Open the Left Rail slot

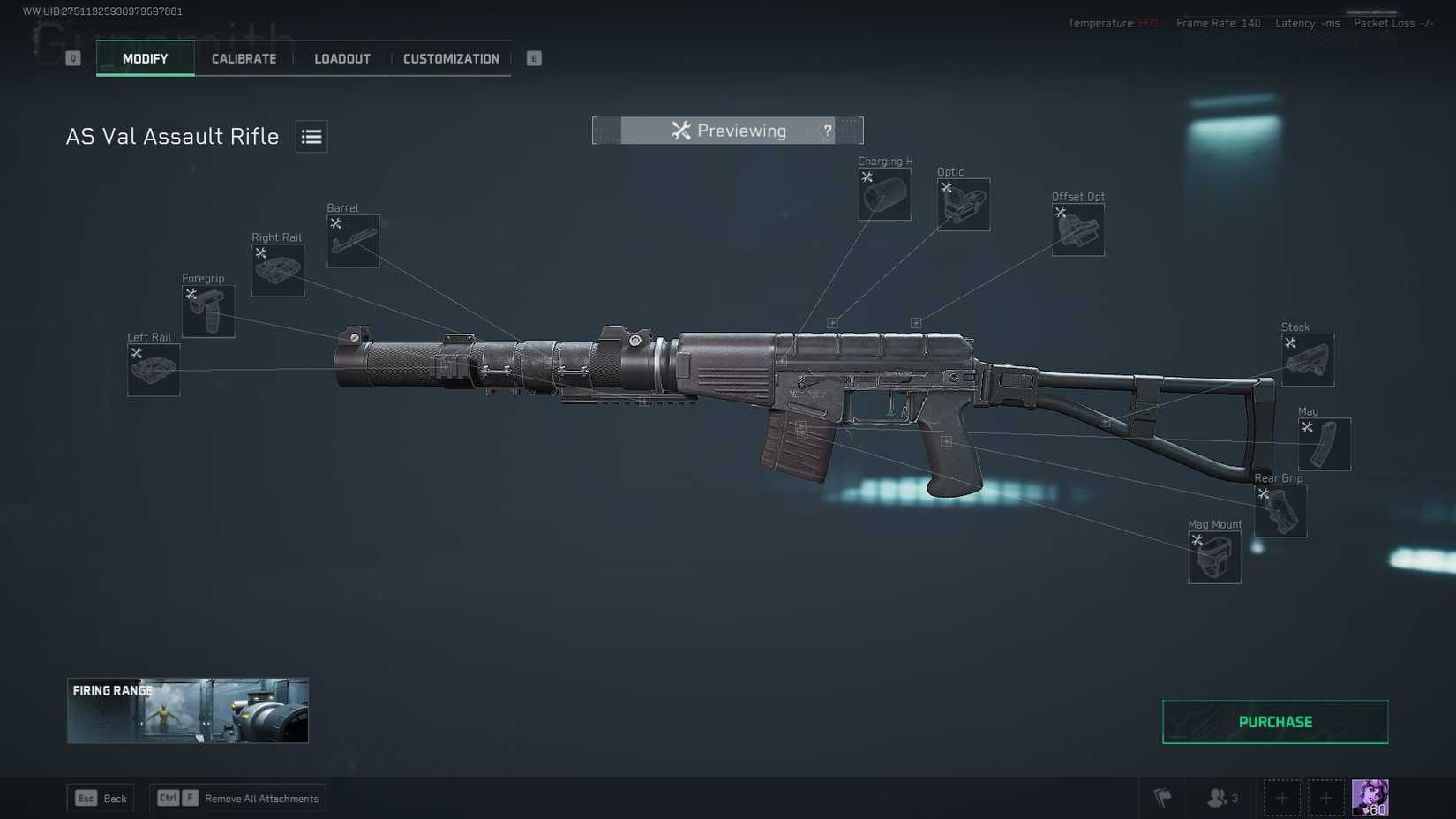point(153,370)
